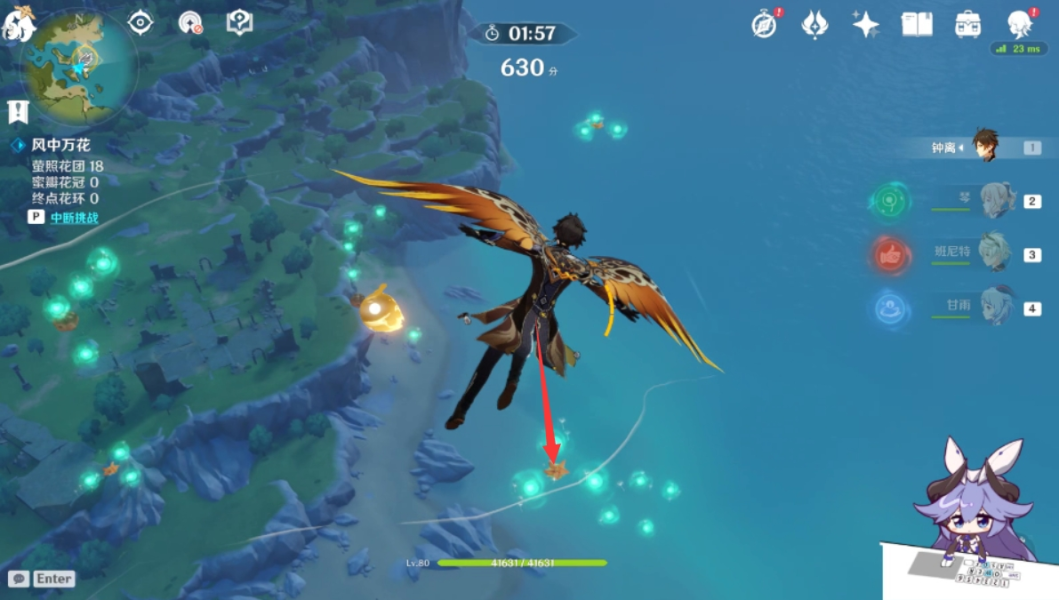
Task: Switch to party member 班尼特
Action: [x=994, y=254]
